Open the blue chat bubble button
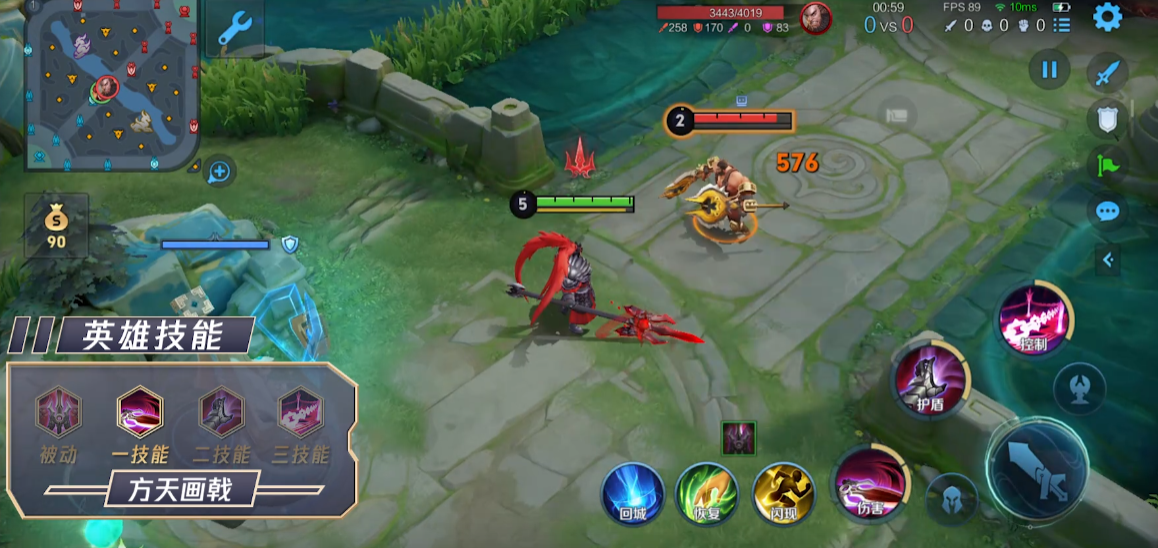The width and height of the screenshot is (1158, 548). pyautogui.click(x=1107, y=211)
